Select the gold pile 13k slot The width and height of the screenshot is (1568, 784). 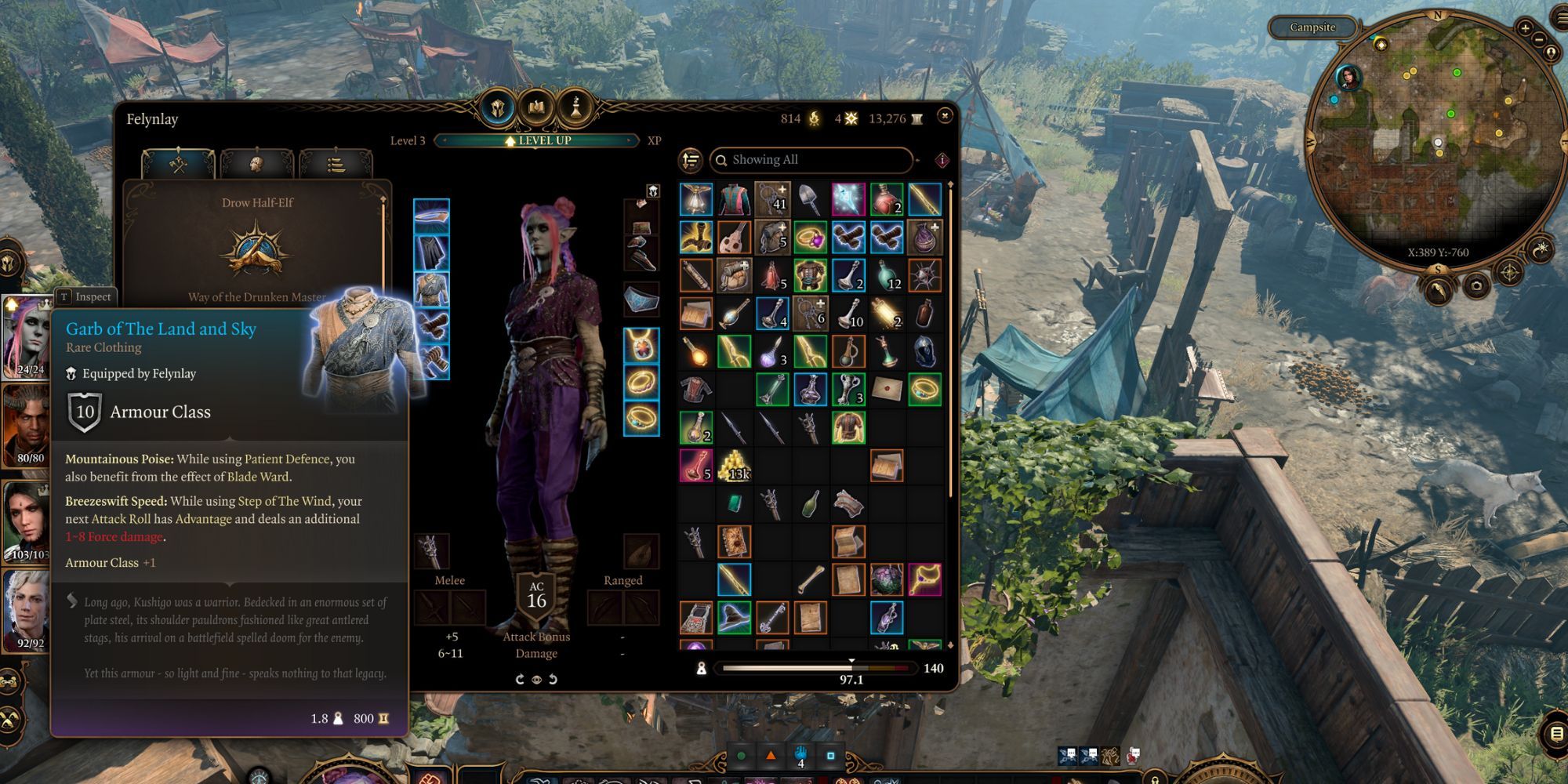tap(735, 466)
